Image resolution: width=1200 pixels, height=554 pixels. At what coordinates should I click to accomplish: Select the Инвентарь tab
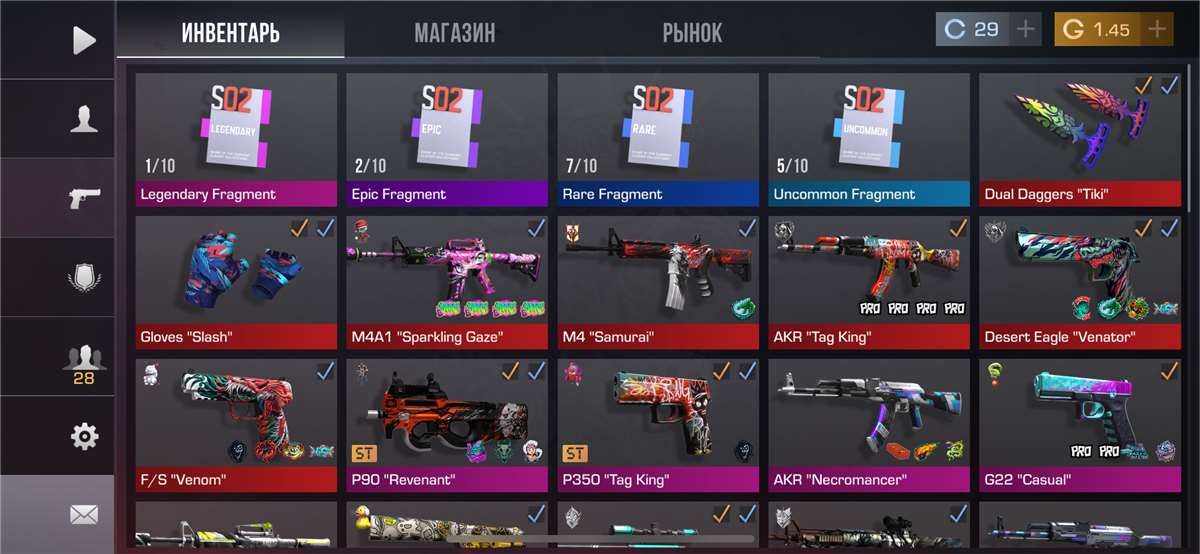[x=231, y=31]
